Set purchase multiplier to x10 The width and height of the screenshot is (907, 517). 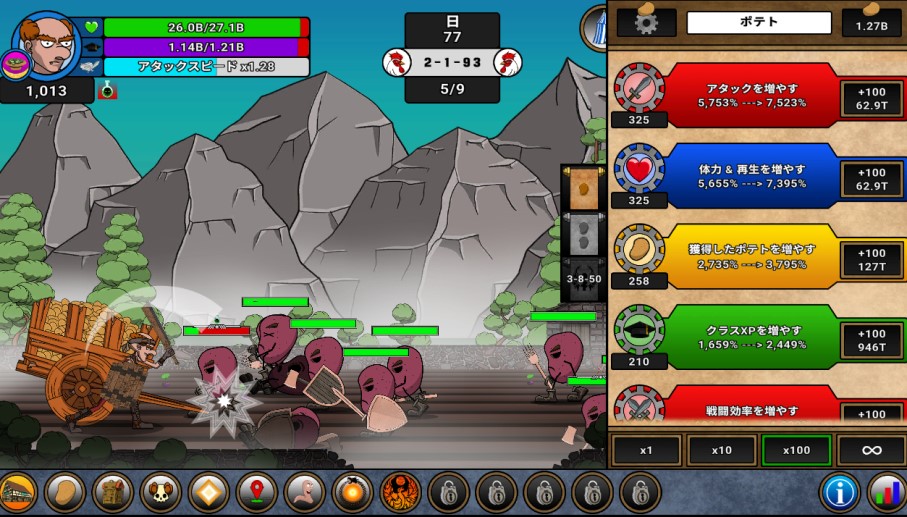[x=720, y=450]
